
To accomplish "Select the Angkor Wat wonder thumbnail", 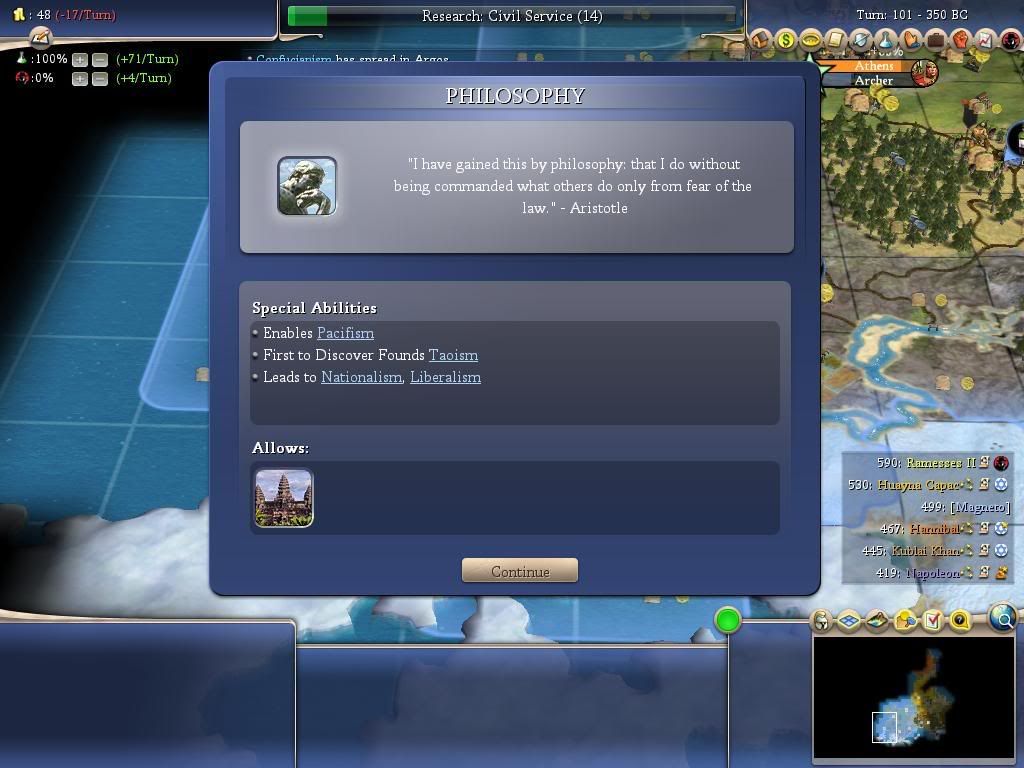I will coord(284,497).
